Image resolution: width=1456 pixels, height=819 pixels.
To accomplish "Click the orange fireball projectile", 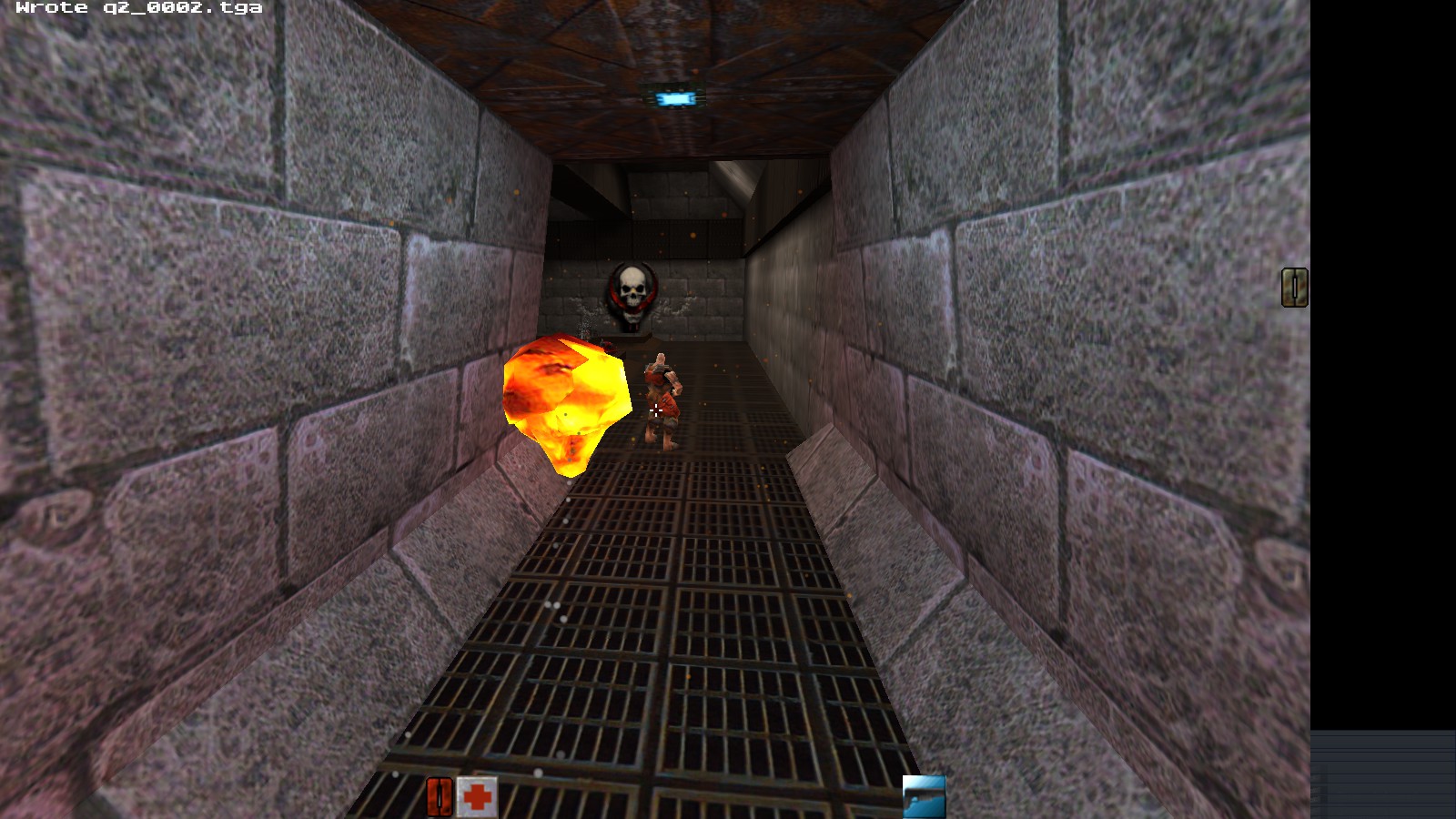I will click(562, 400).
